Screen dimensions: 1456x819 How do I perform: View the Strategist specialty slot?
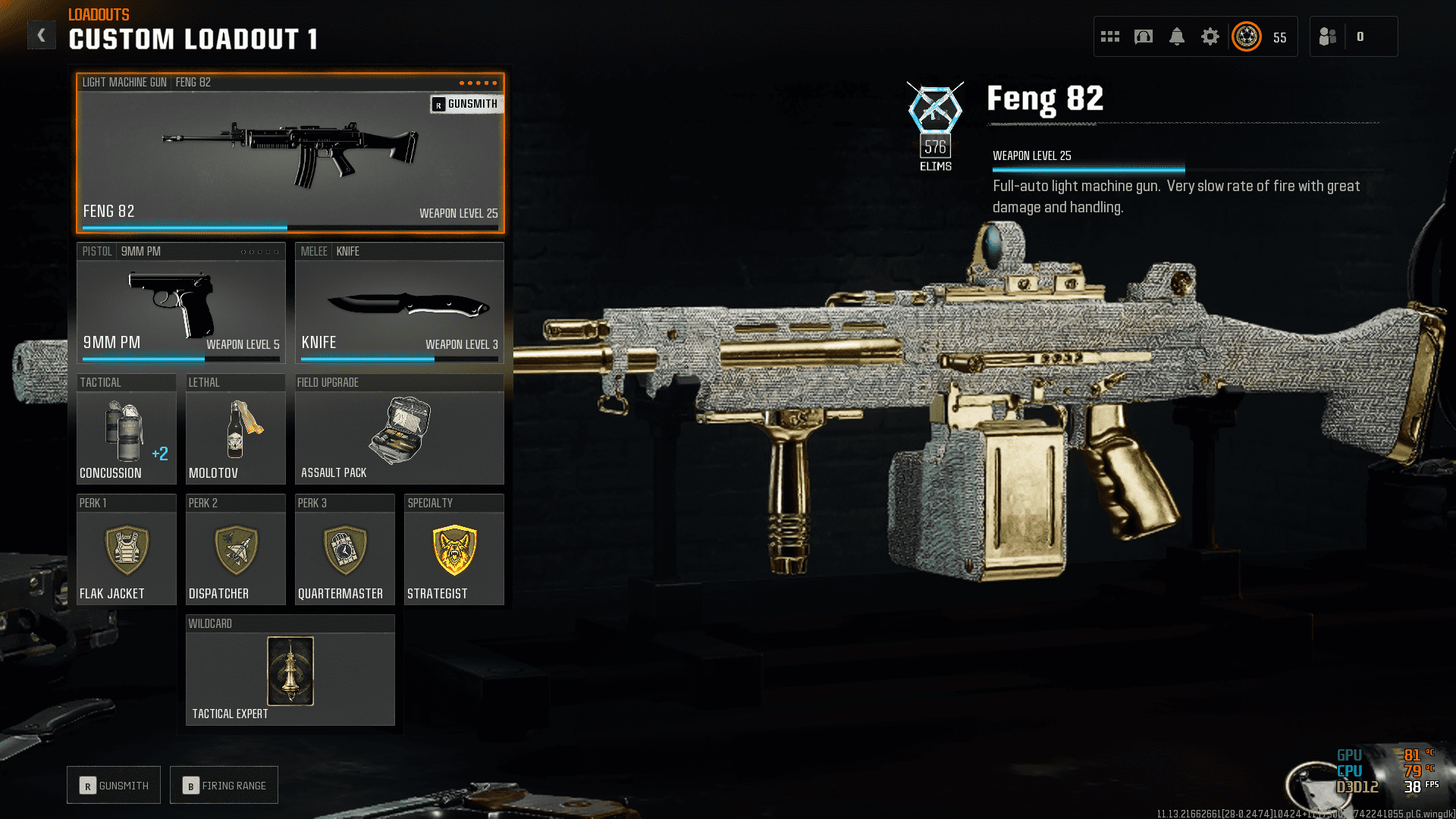(453, 551)
